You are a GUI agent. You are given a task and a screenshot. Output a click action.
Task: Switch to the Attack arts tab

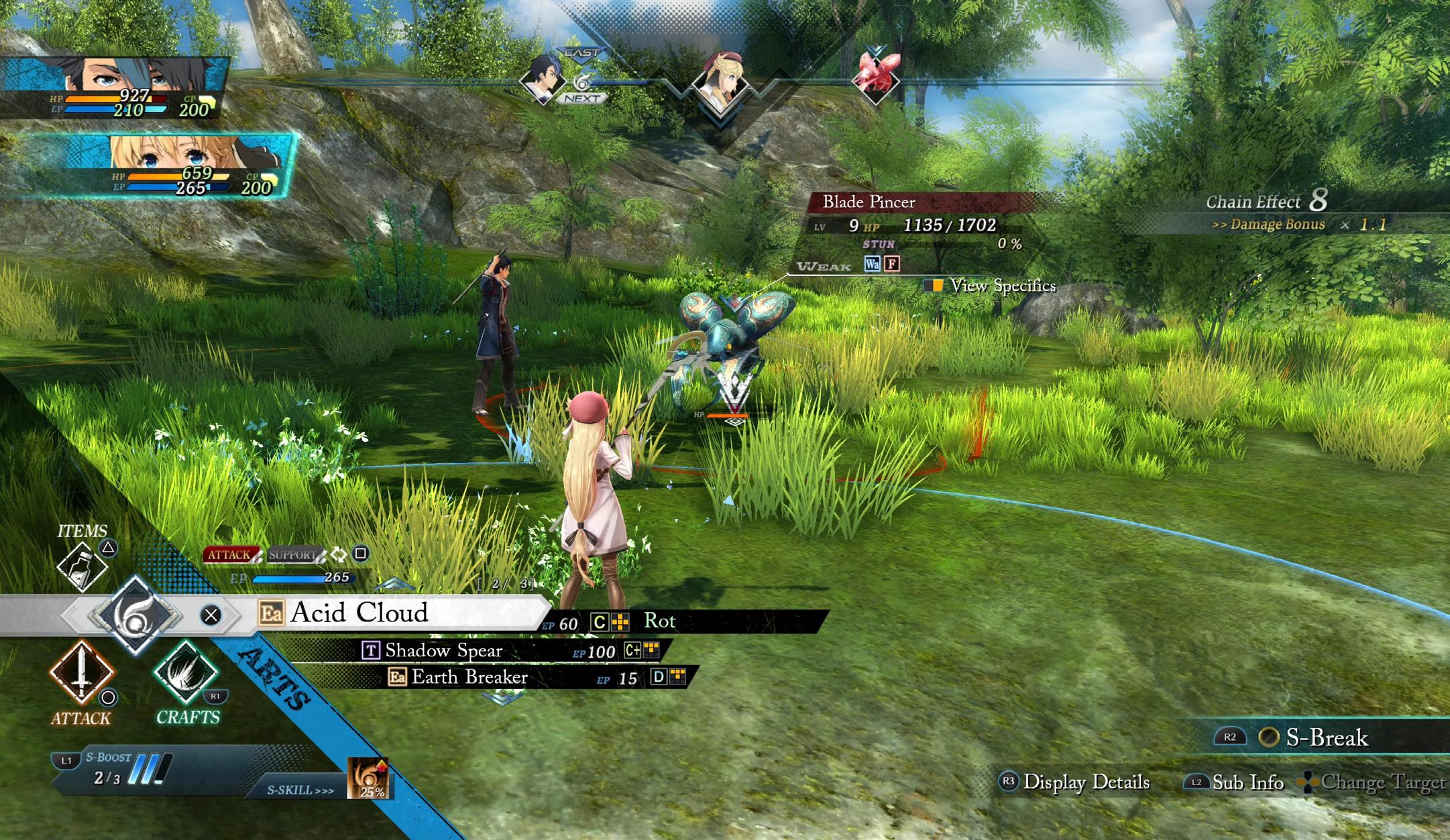pos(229,554)
